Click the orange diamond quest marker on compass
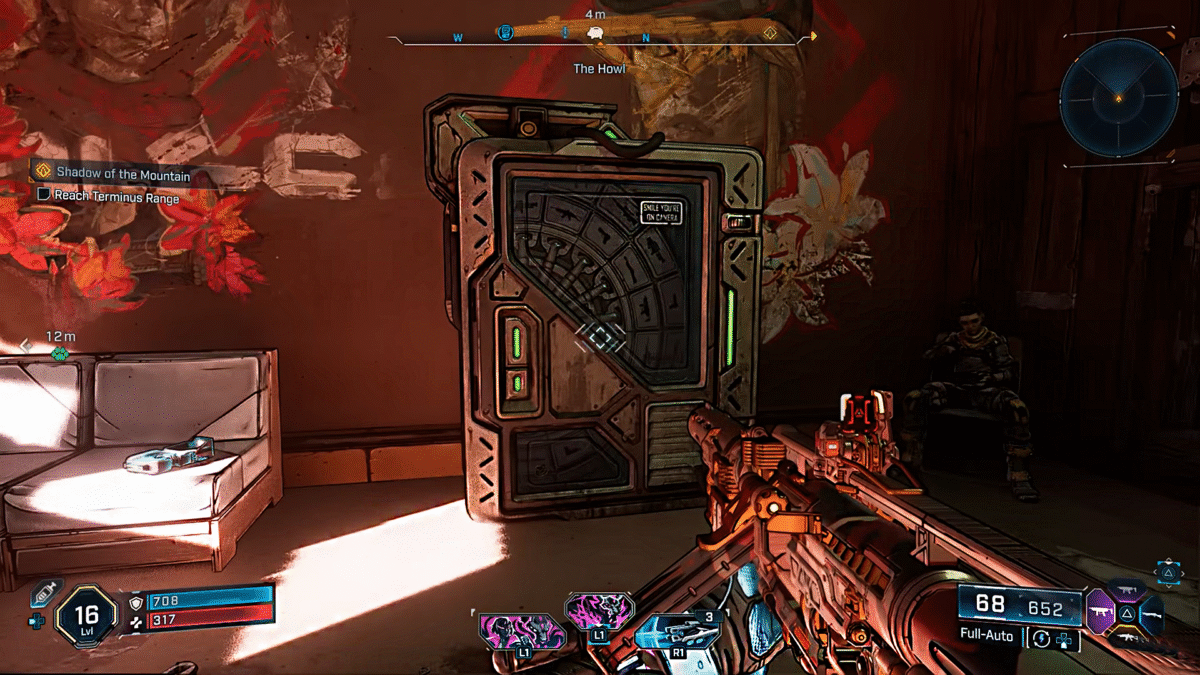The height and width of the screenshot is (675, 1200). pyautogui.click(x=770, y=33)
